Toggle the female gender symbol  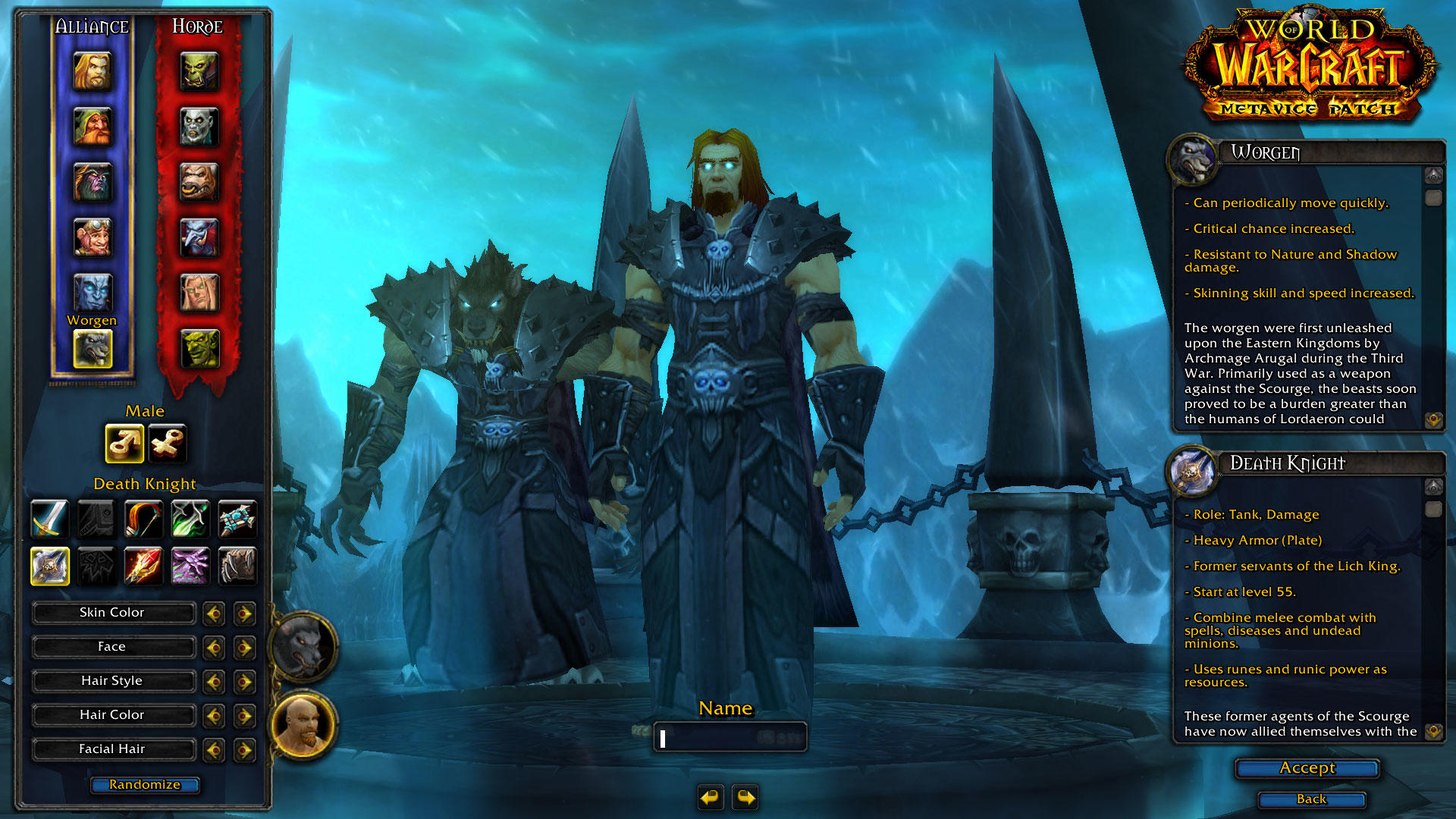[166, 443]
